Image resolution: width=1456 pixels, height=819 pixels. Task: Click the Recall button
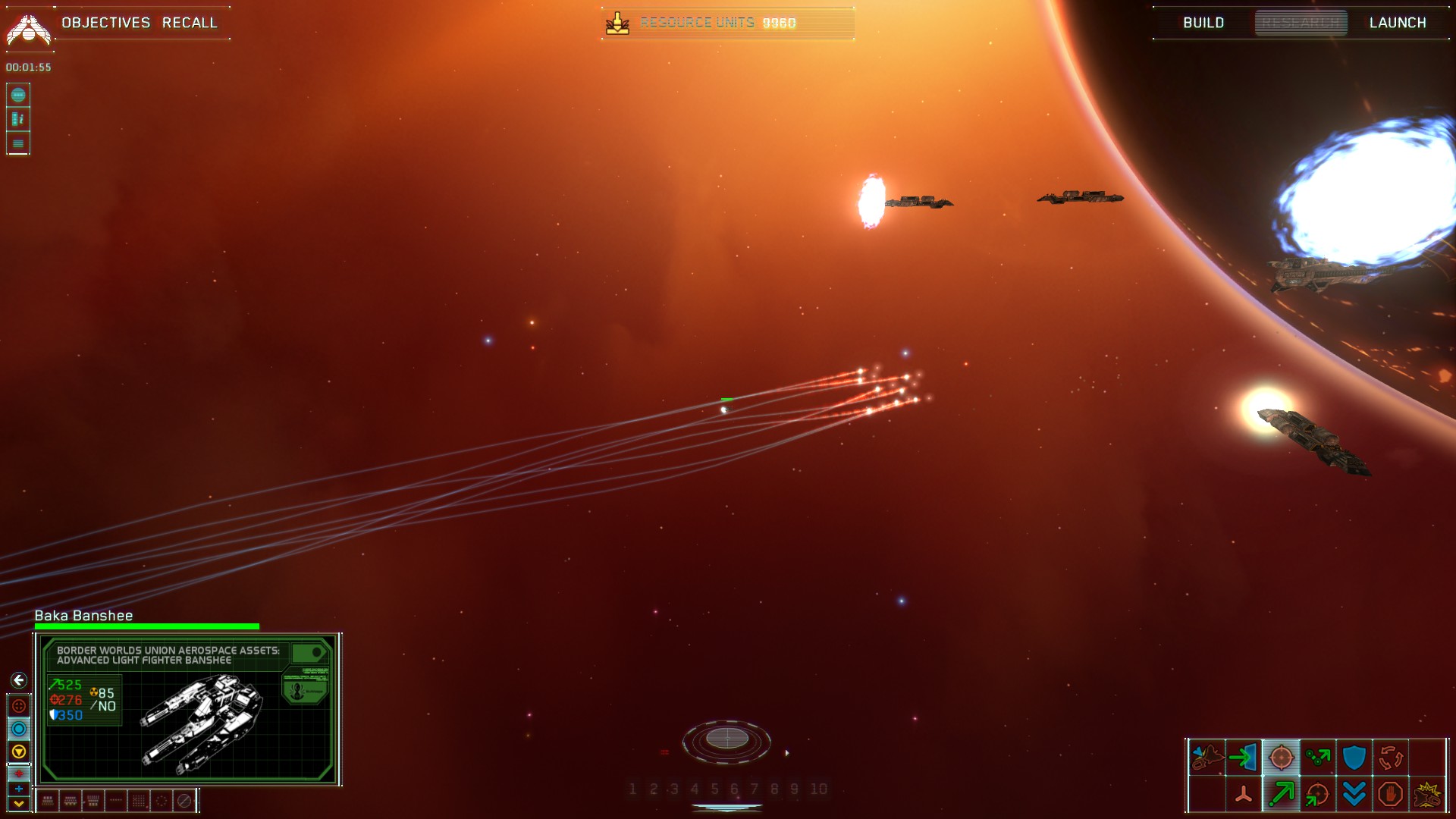pyautogui.click(x=190, y=23)
